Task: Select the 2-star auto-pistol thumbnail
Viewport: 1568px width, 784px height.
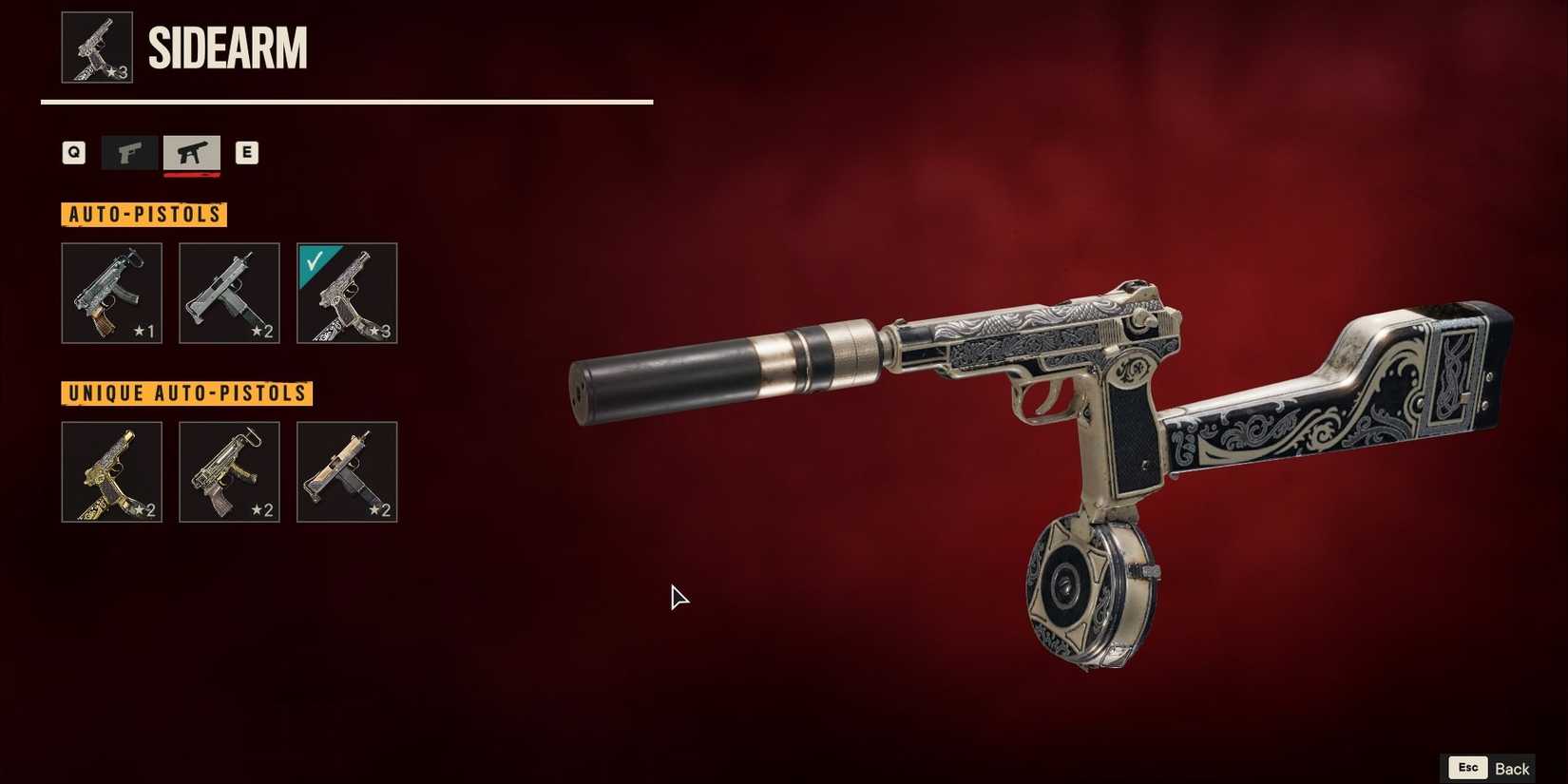Action: (229, 293)
